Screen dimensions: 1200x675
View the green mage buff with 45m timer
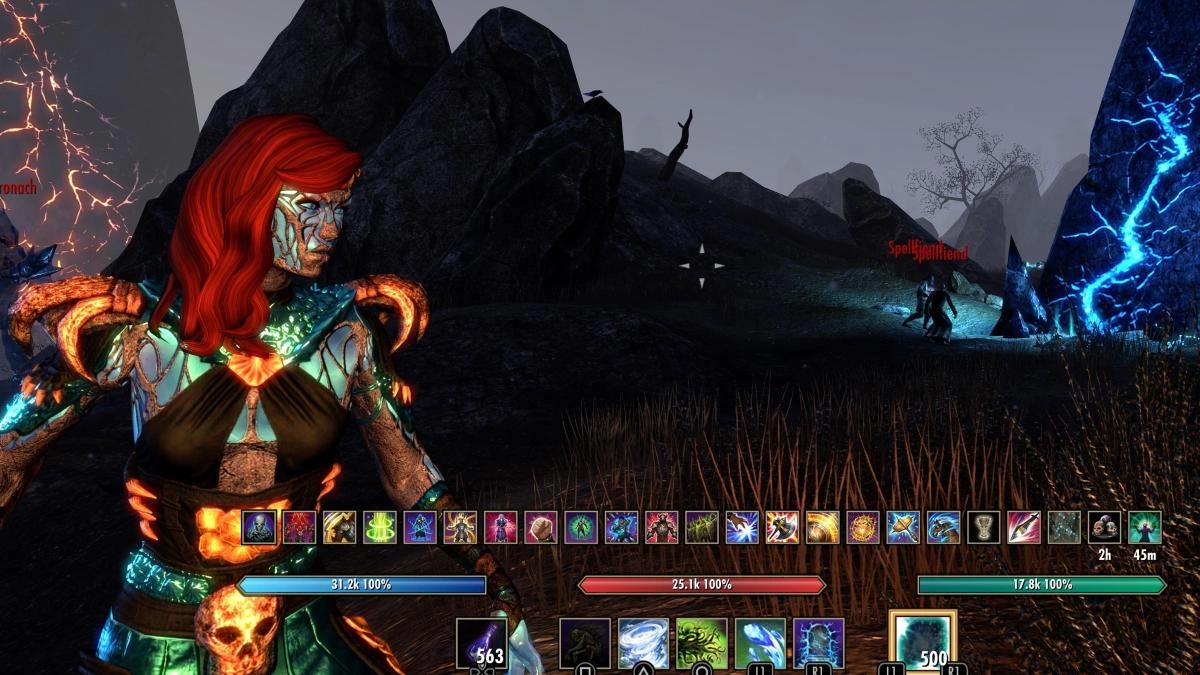[1144, 527]
